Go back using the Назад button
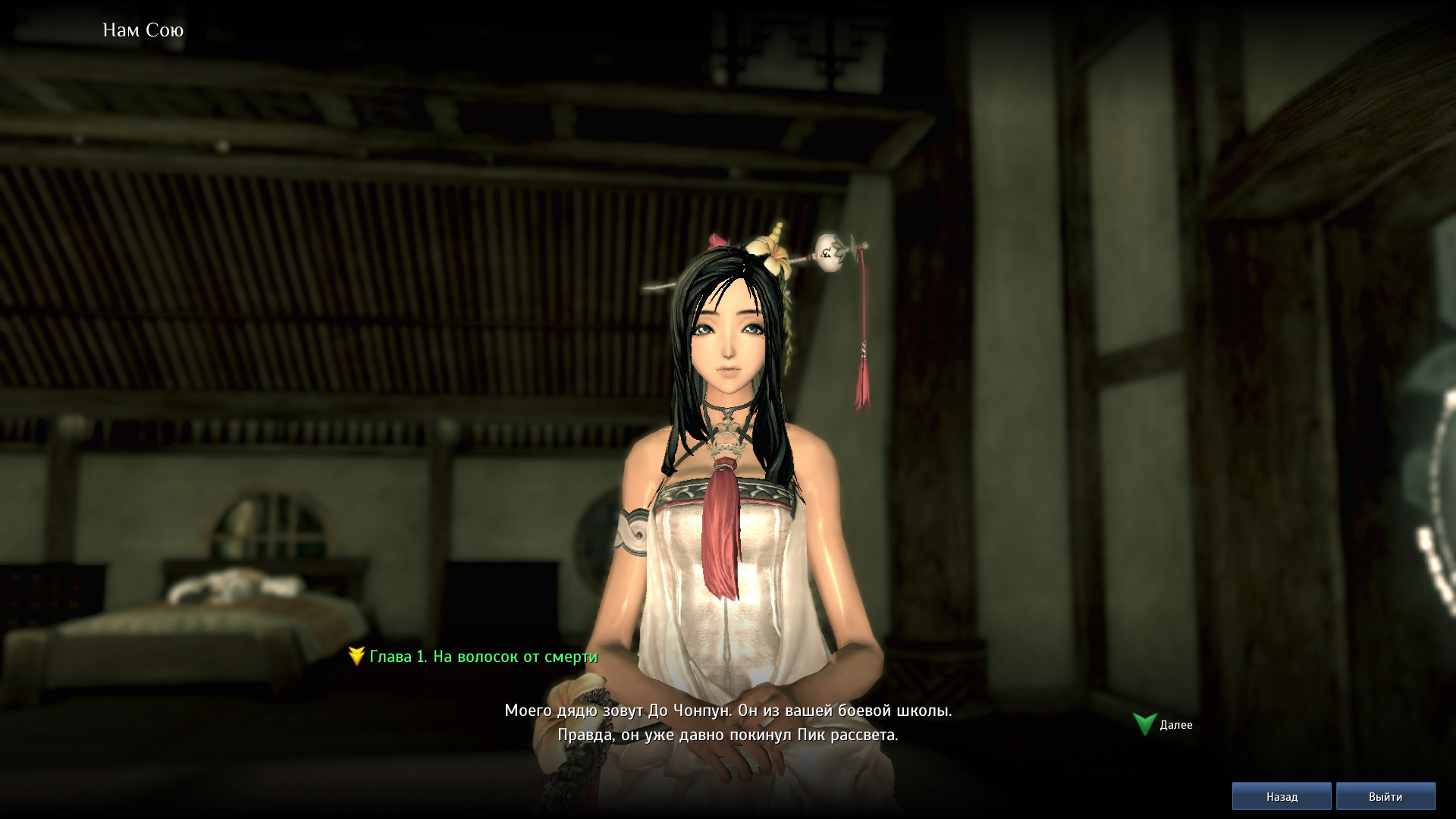1456x819 pixels. [x=1282, y=797]
